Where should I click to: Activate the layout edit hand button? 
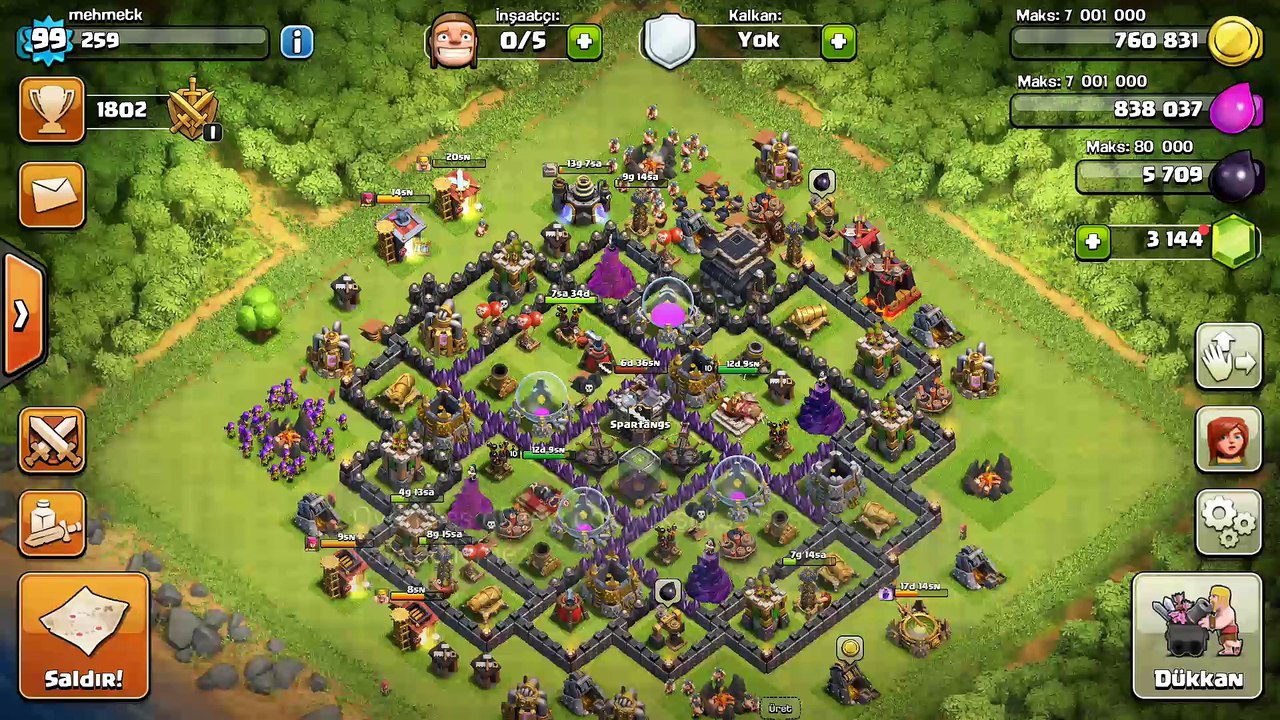pos(1229,355)
